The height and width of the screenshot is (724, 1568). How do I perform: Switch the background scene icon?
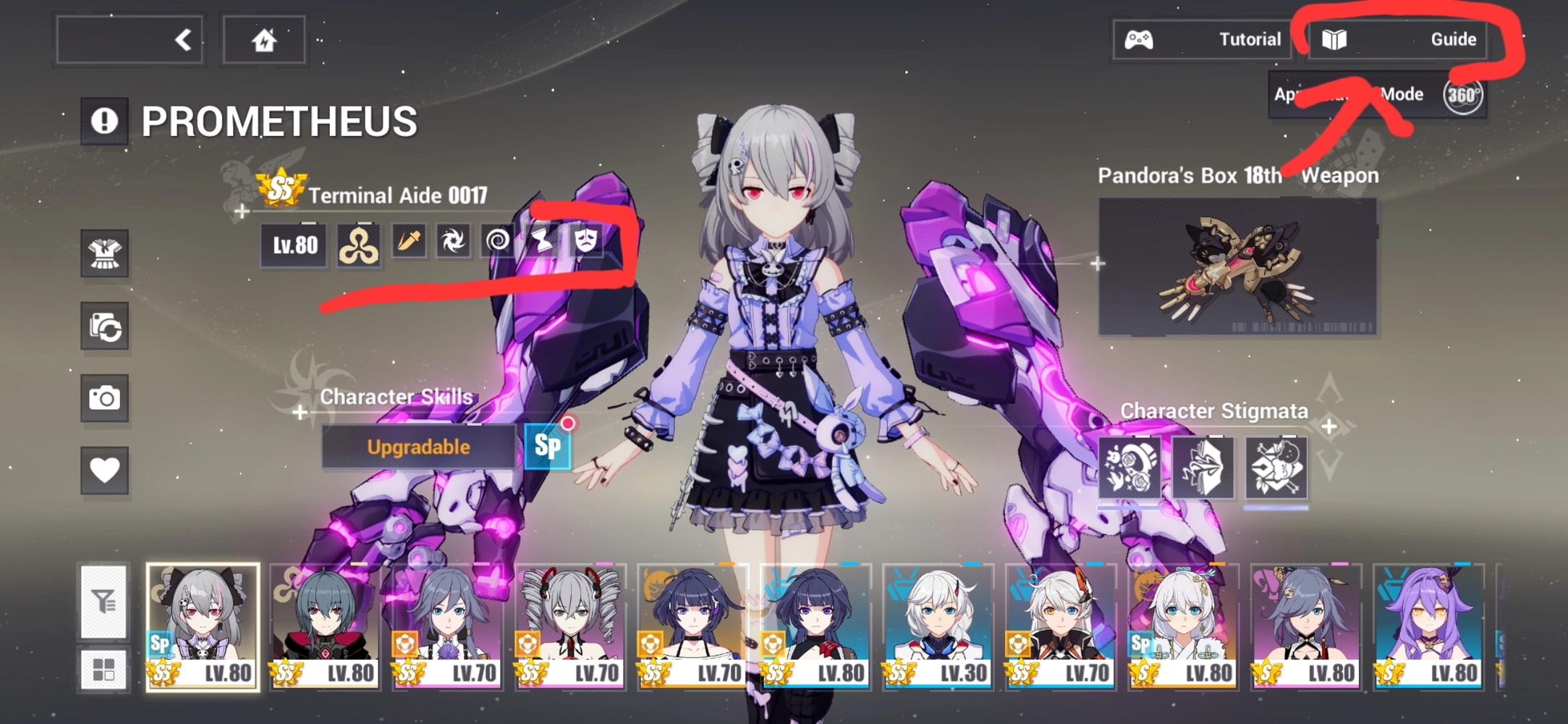point(106,327)
